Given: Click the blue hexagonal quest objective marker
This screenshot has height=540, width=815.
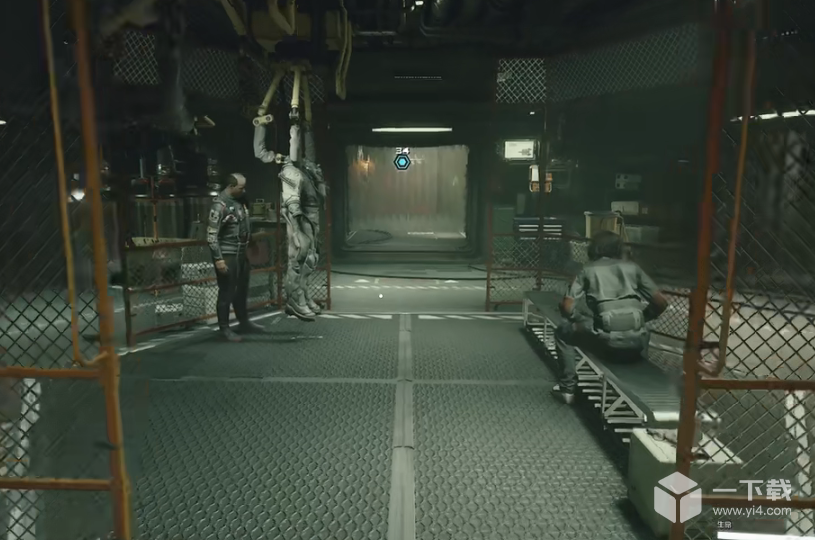Looking at the screenshot, I should tap(402, 161).
